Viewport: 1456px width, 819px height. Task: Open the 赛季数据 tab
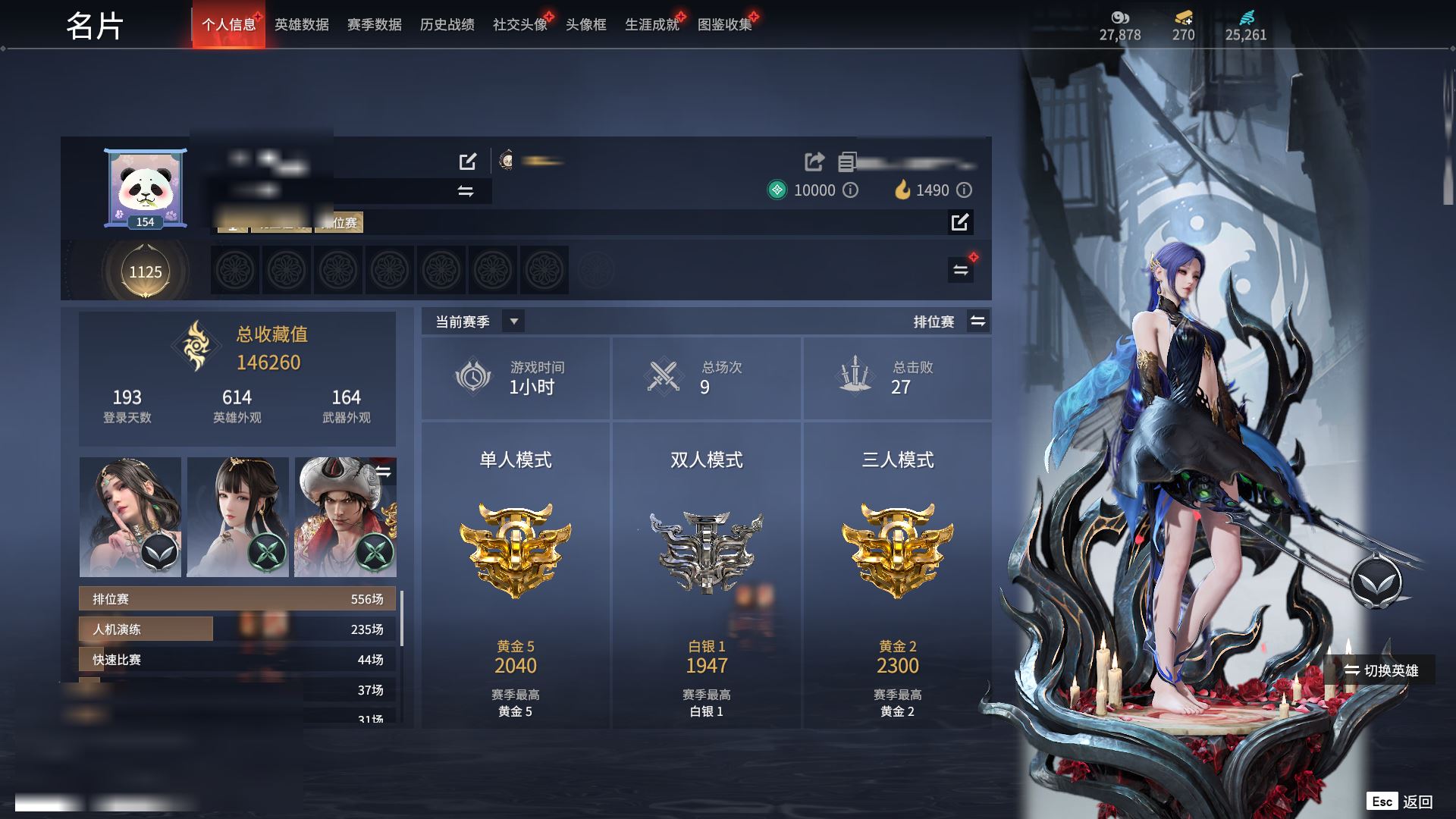pyautogui.click(x=374, y=25)
